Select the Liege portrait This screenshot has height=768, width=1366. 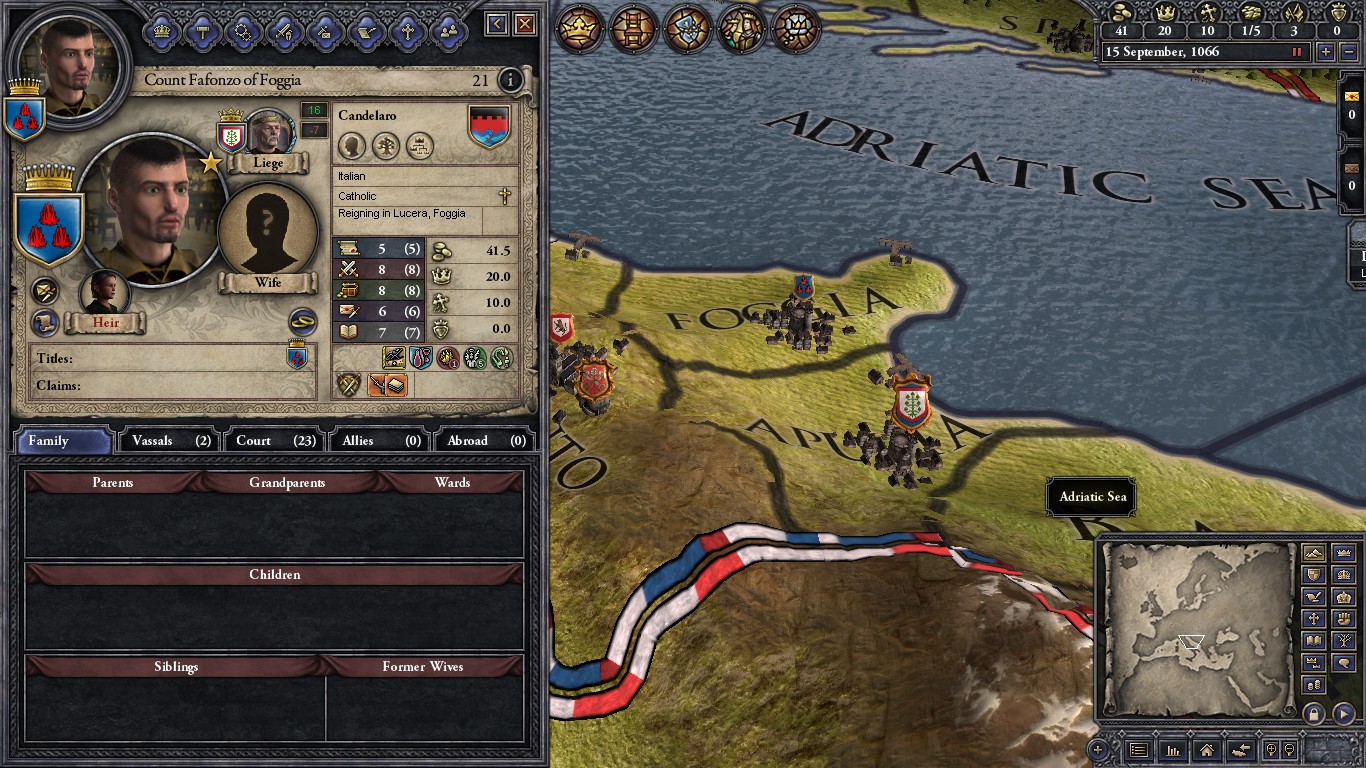pos(268,135)
